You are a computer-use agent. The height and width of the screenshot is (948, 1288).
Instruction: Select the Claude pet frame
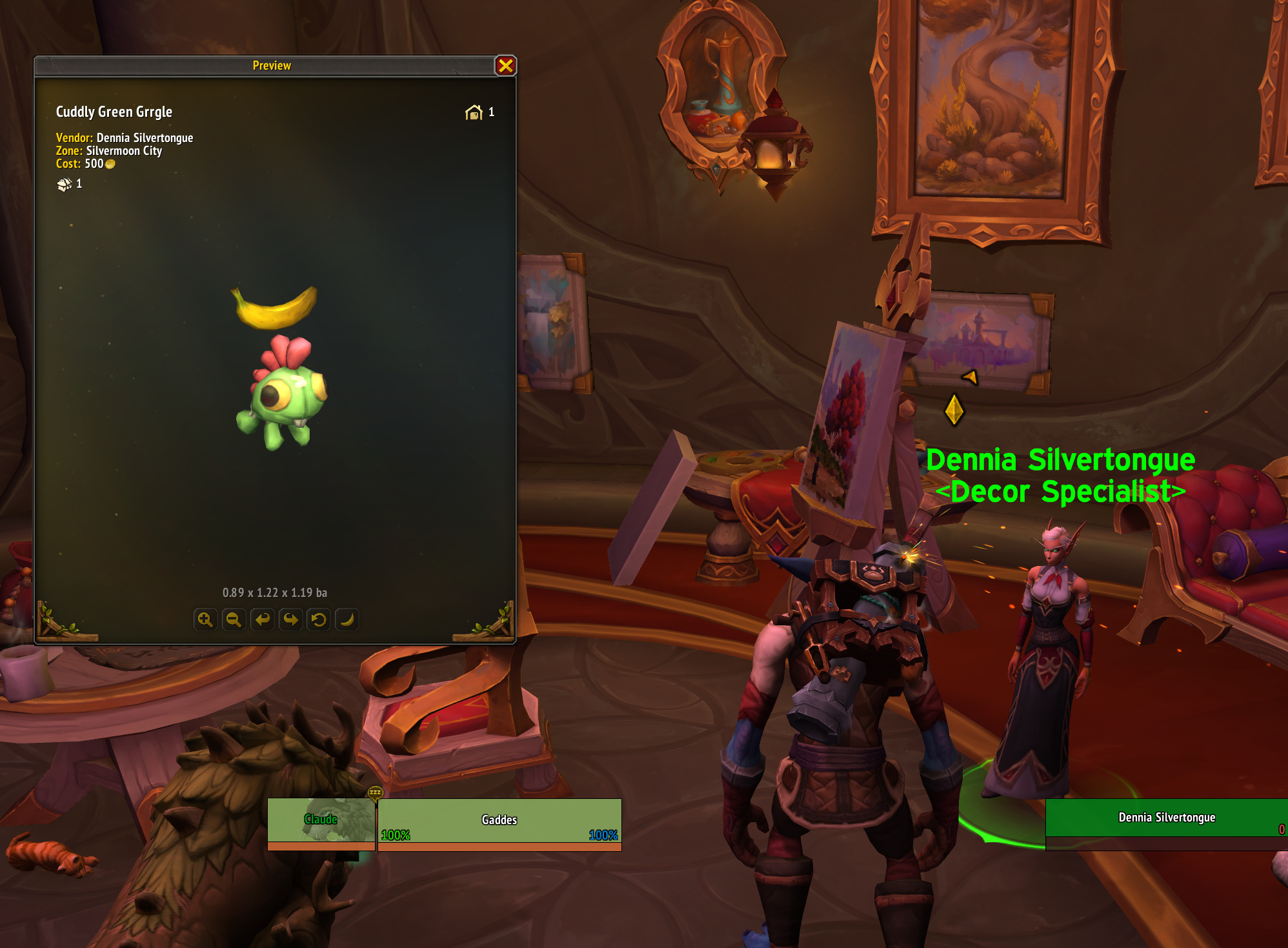321,824
